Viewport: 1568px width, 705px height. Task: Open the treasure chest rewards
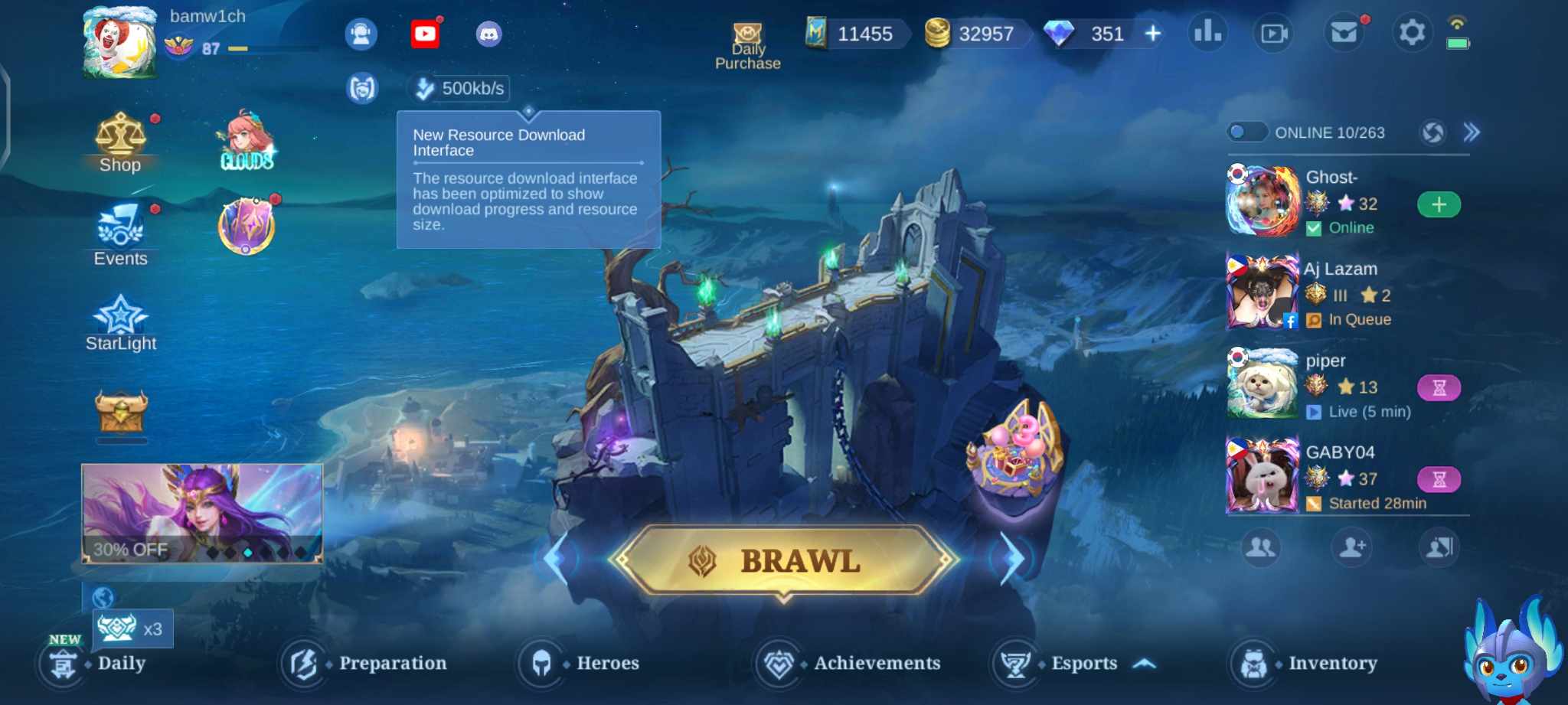coord(122,412)
